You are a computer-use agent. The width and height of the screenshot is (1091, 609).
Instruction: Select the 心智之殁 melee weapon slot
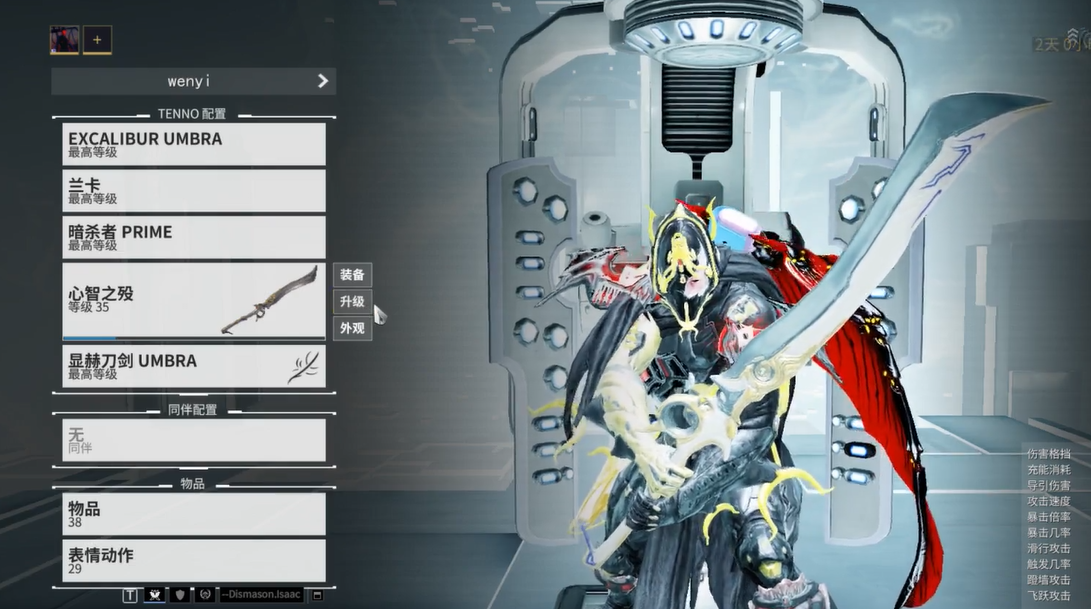point(193,300)
